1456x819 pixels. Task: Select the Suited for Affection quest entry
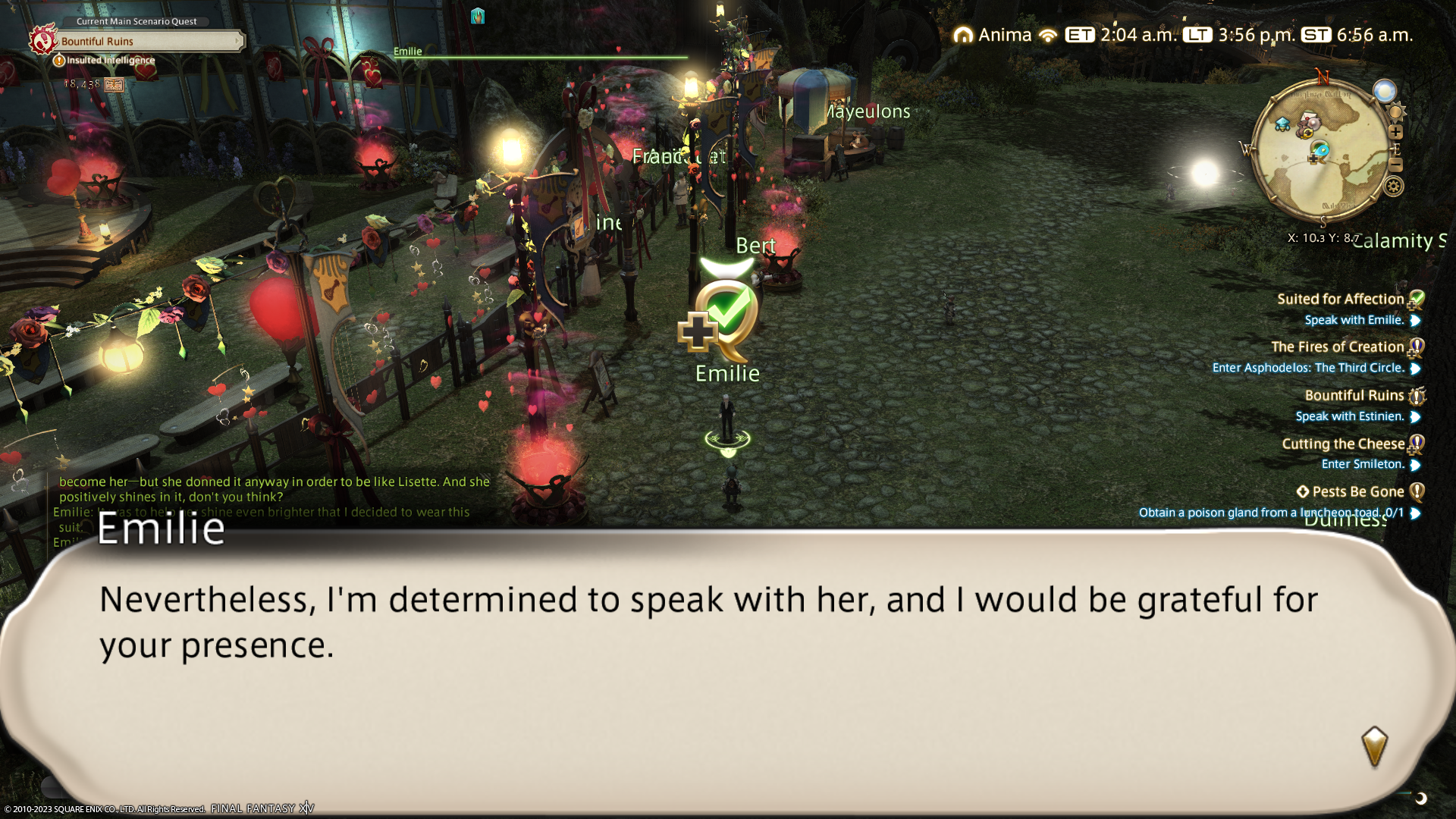click(x=1340, y=300)
